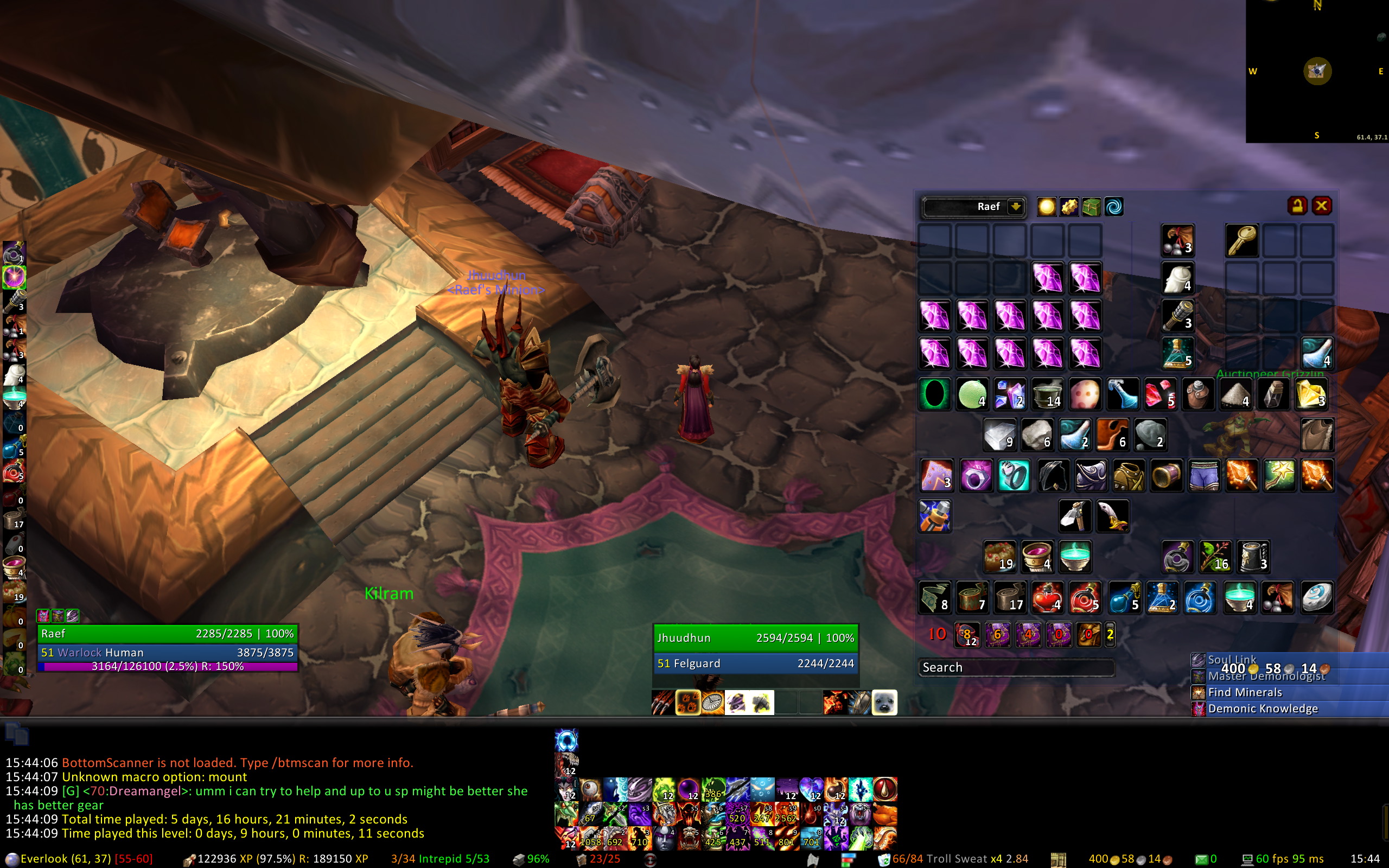1389x868 pixels.
Task: Open the Raef character dropdown
Action: (1015, 207)
